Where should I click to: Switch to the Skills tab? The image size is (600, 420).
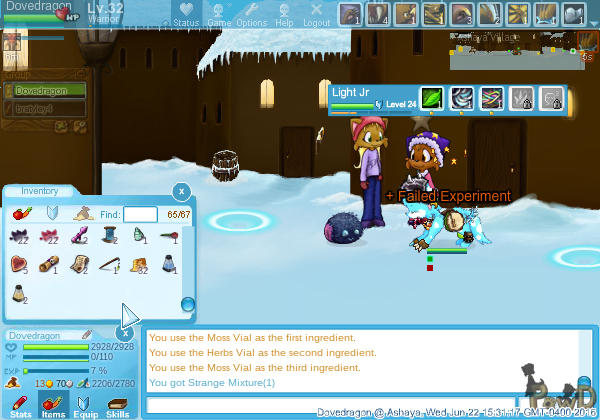pos(118,407)
